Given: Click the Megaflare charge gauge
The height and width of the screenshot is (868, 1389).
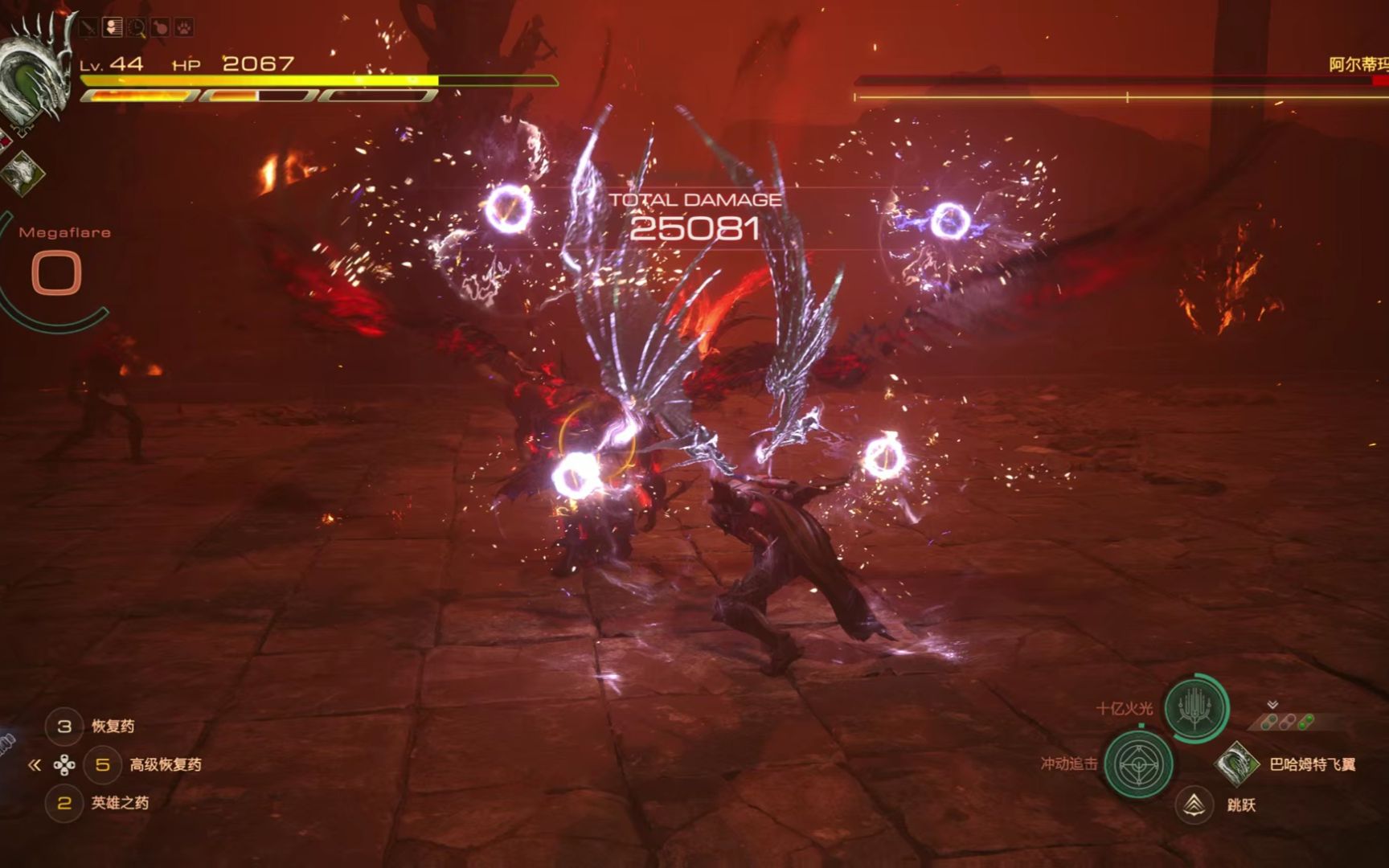Looking at the screenshot, I should coord(56,273).
